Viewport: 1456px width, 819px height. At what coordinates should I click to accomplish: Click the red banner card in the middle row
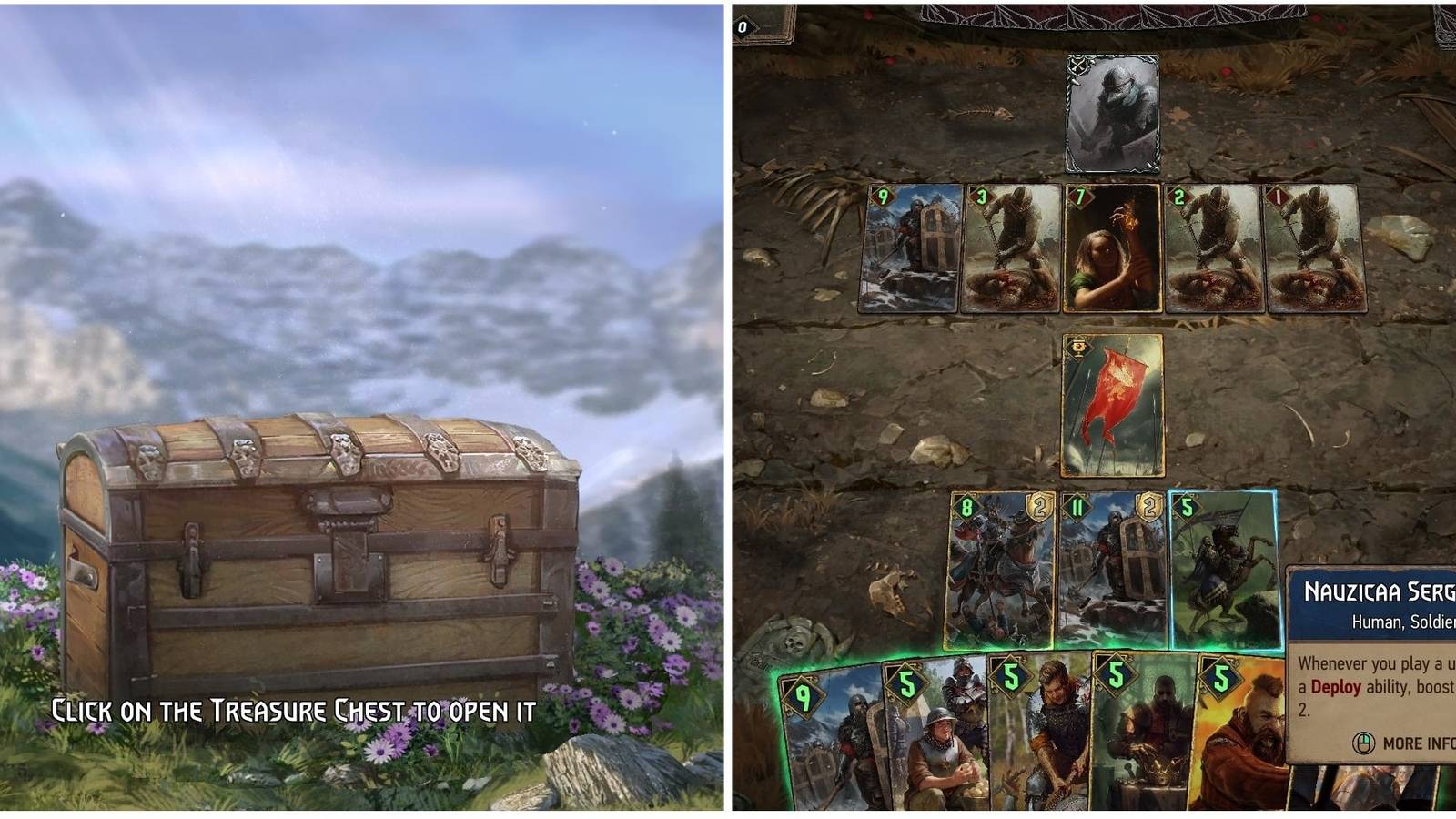pos(1115,405)
